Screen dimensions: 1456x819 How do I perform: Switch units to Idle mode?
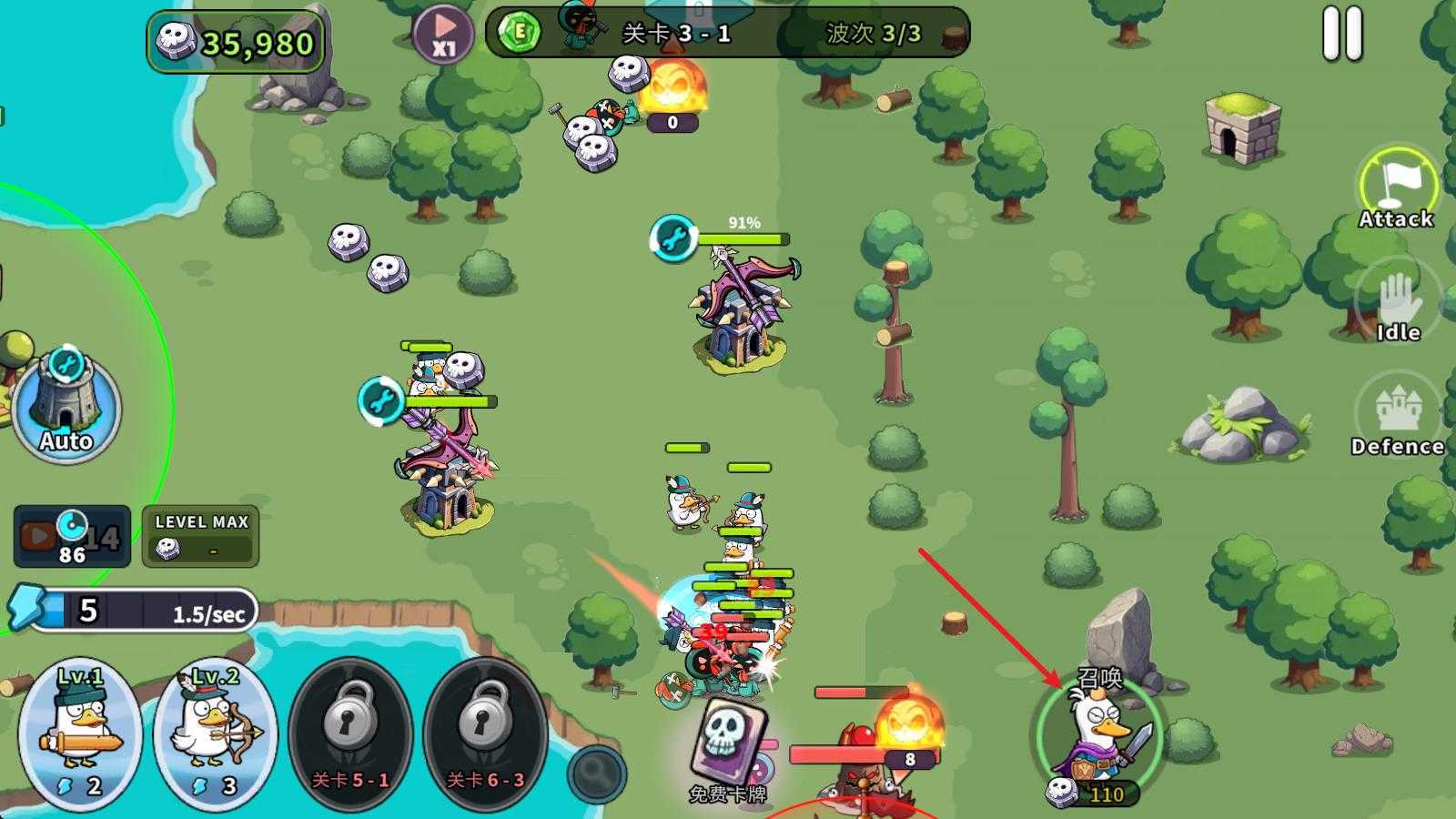point(1398,306)
